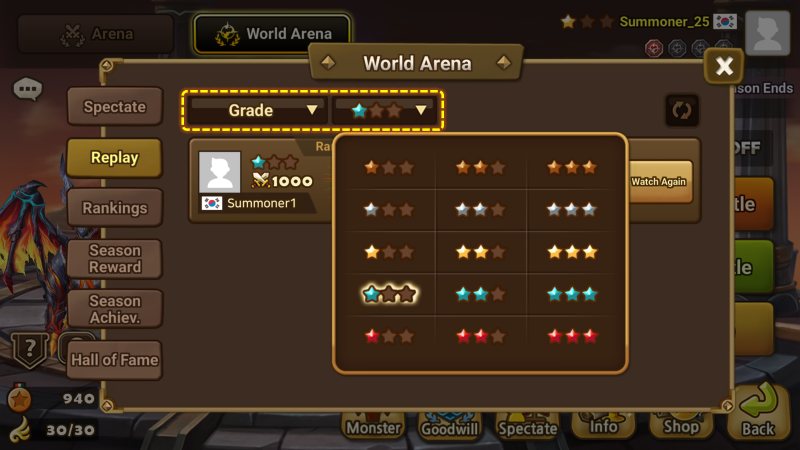The height and width of the screenshot is (450, 800).
Task: Open the Season Reward section
Action: tap(114, 258)
